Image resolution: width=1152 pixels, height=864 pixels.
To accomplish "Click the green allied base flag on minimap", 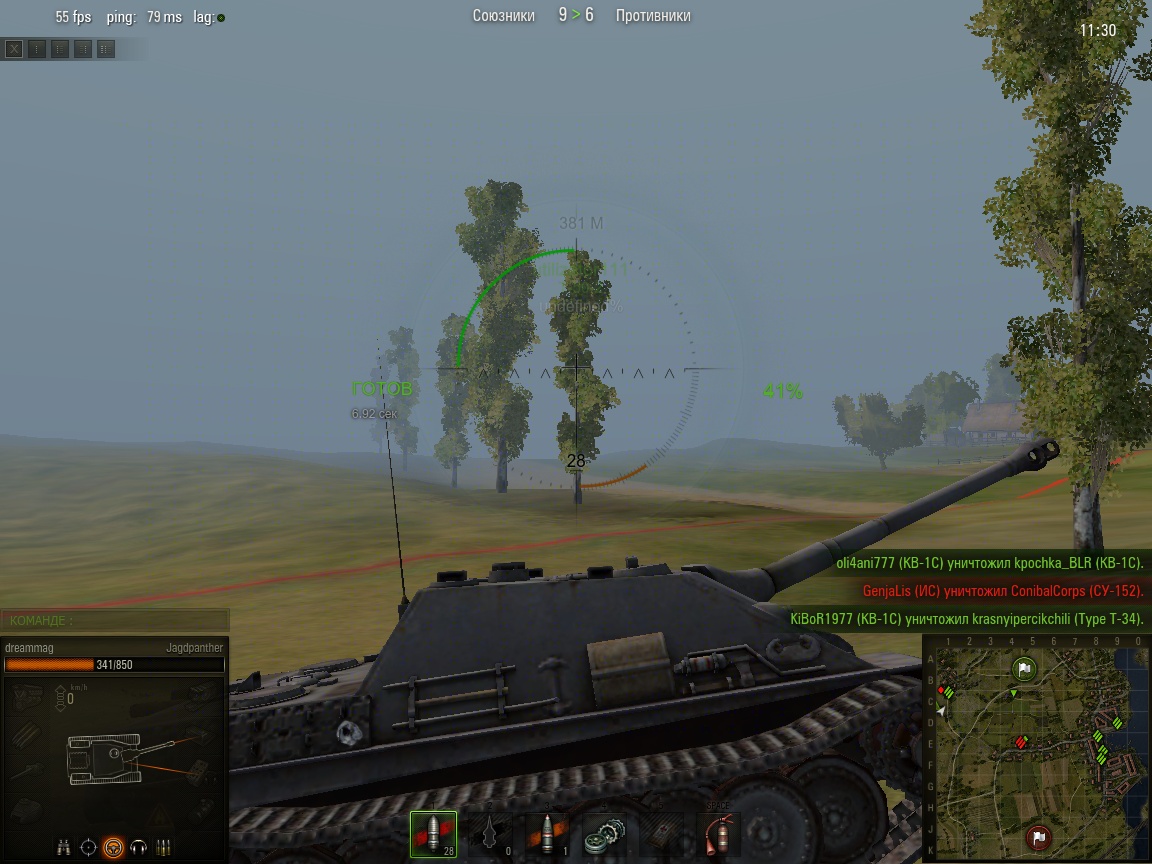I will (x=1024, y=668).
